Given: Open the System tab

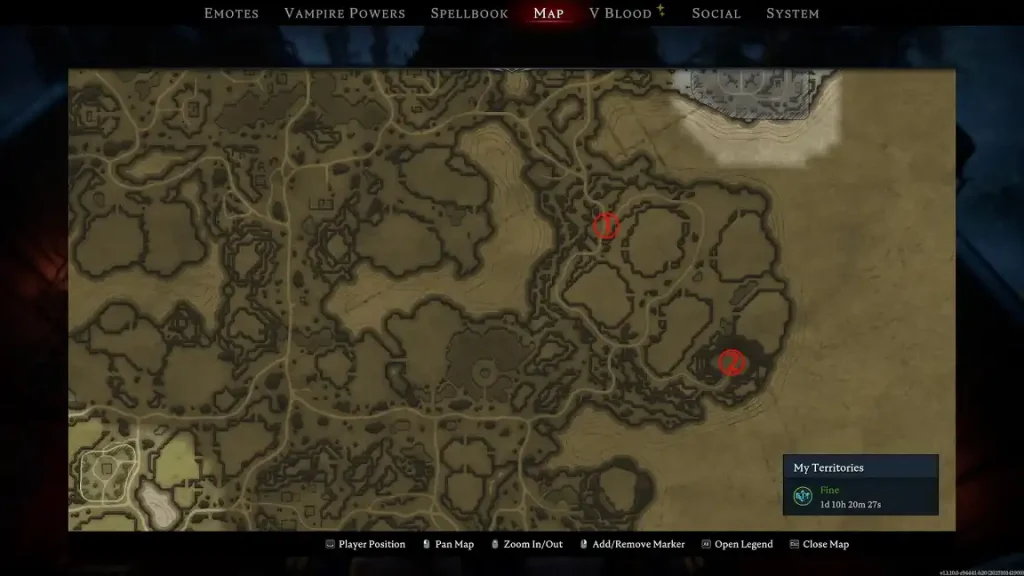Looking at the screenshot, I should coord(792,13).
